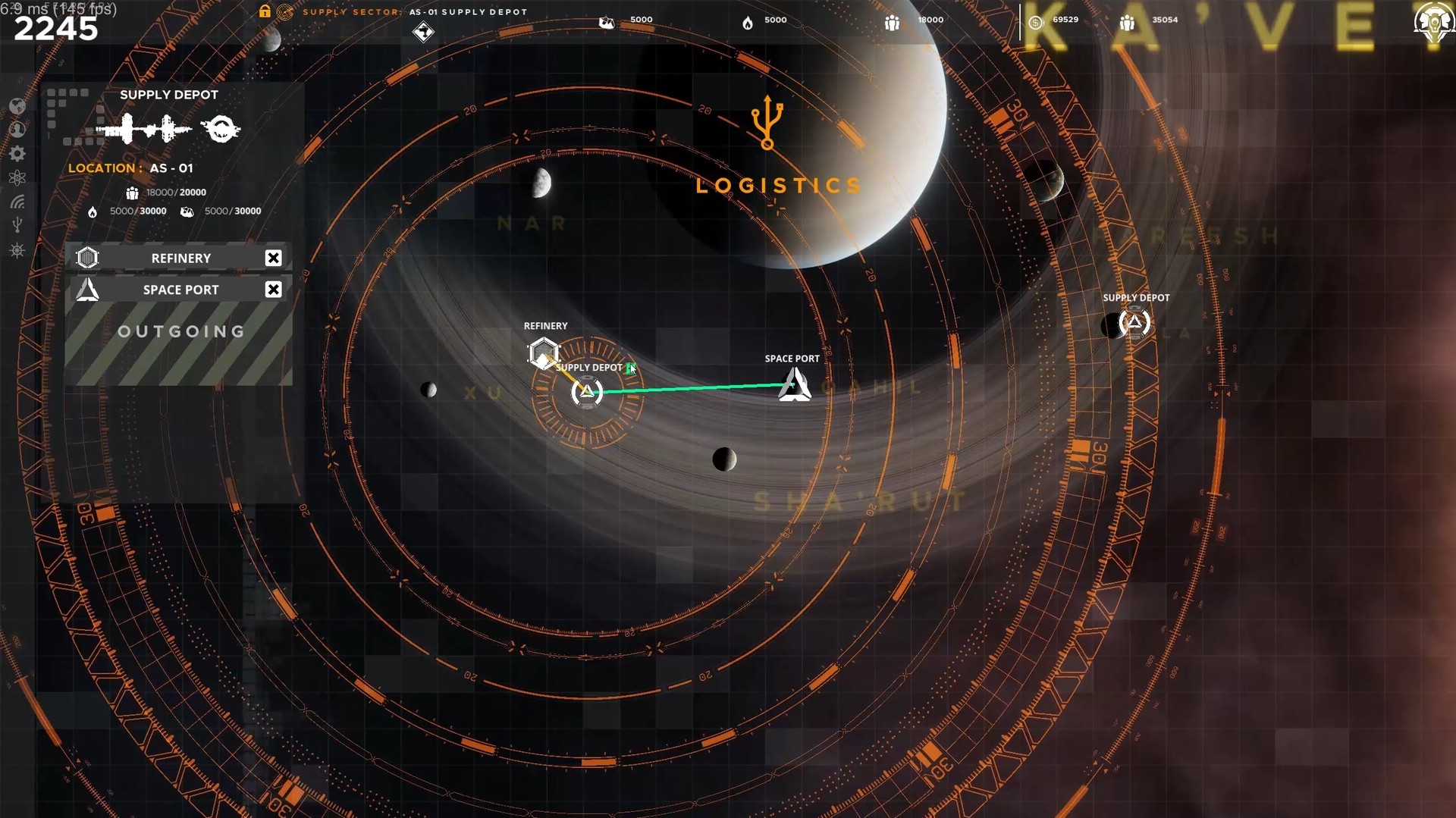Remove the SPACE PORT connection with its X button
This screenshot has height=818, width=1456.
(274, 289)
